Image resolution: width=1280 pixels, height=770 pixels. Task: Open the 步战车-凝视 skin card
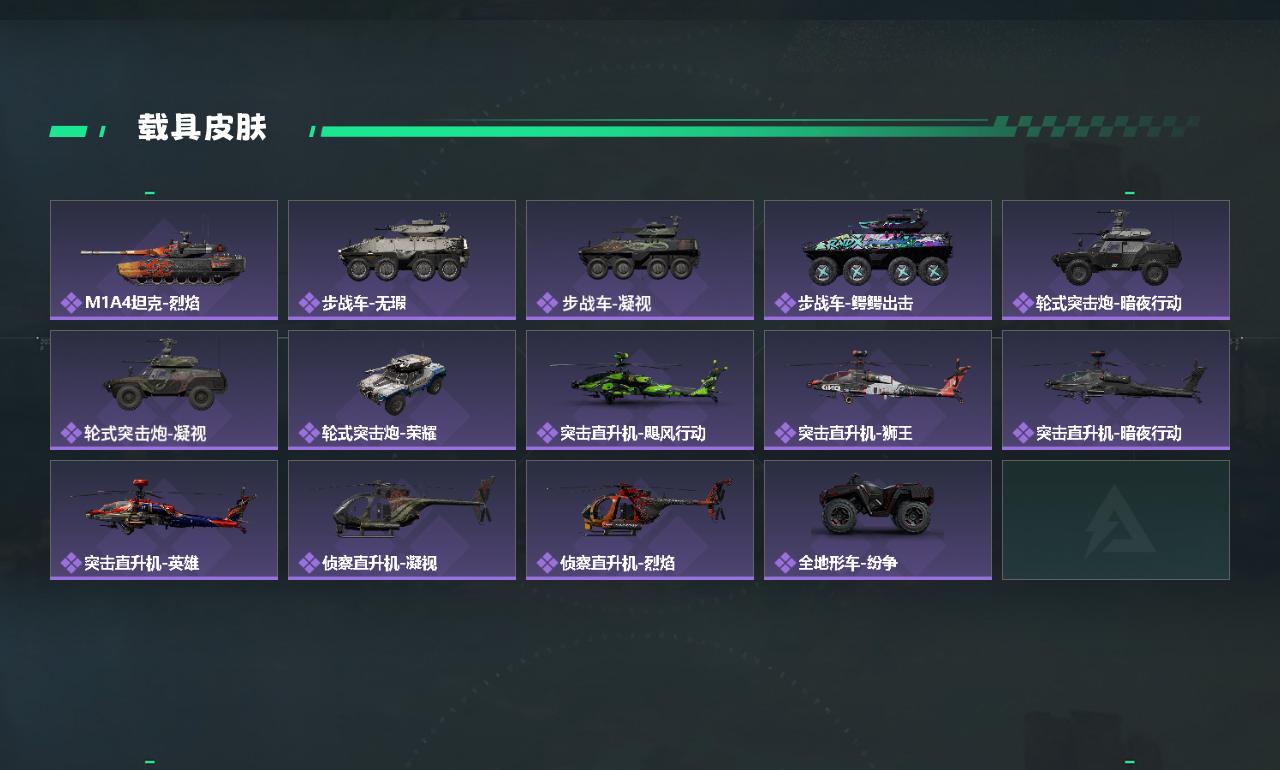[640, 259]
